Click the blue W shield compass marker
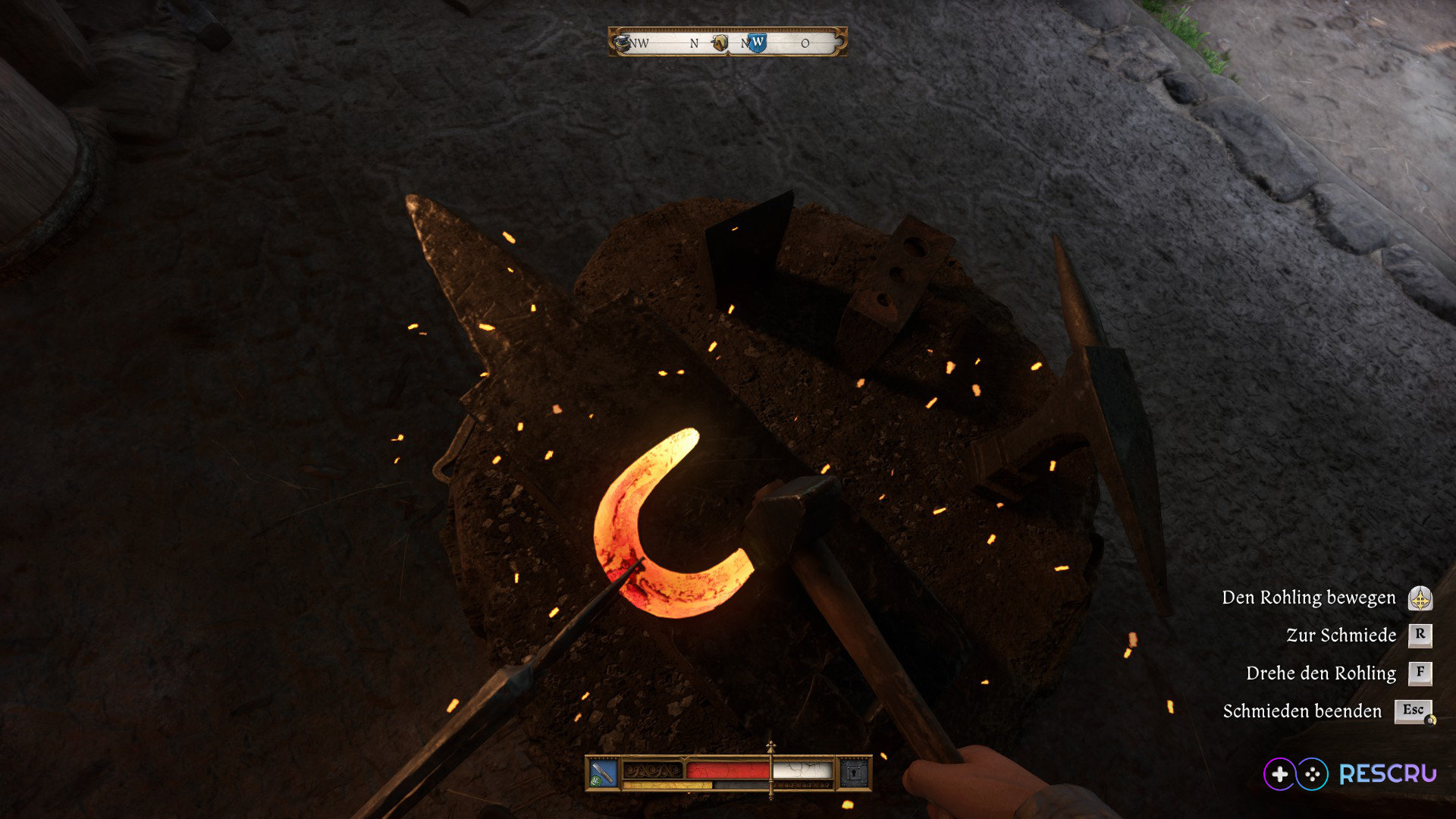Viewport: 1456px width, 819px height. click(x=757, y=42)
